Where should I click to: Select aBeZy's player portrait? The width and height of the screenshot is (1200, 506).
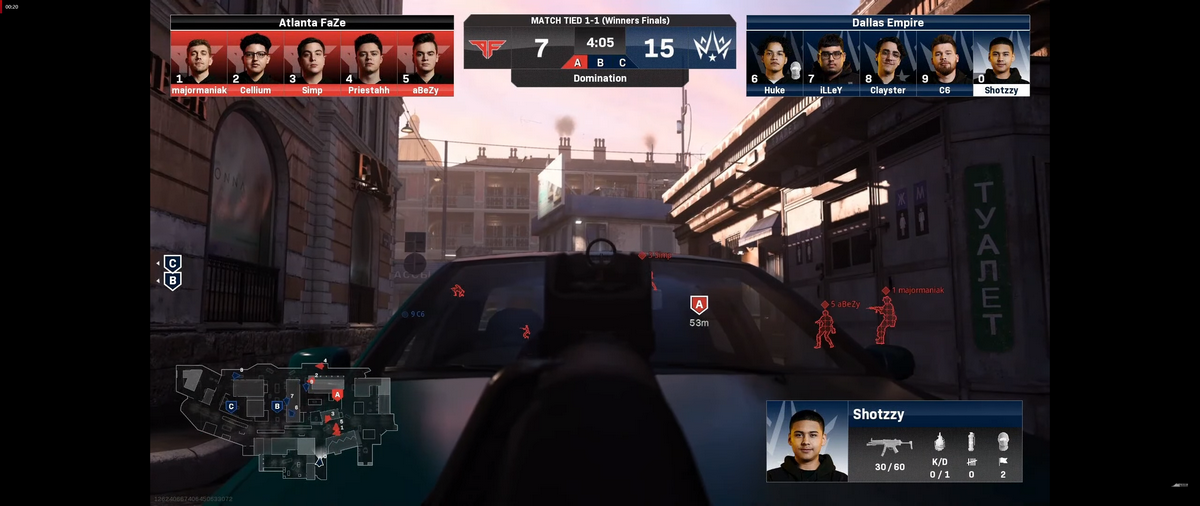[426, 59]
